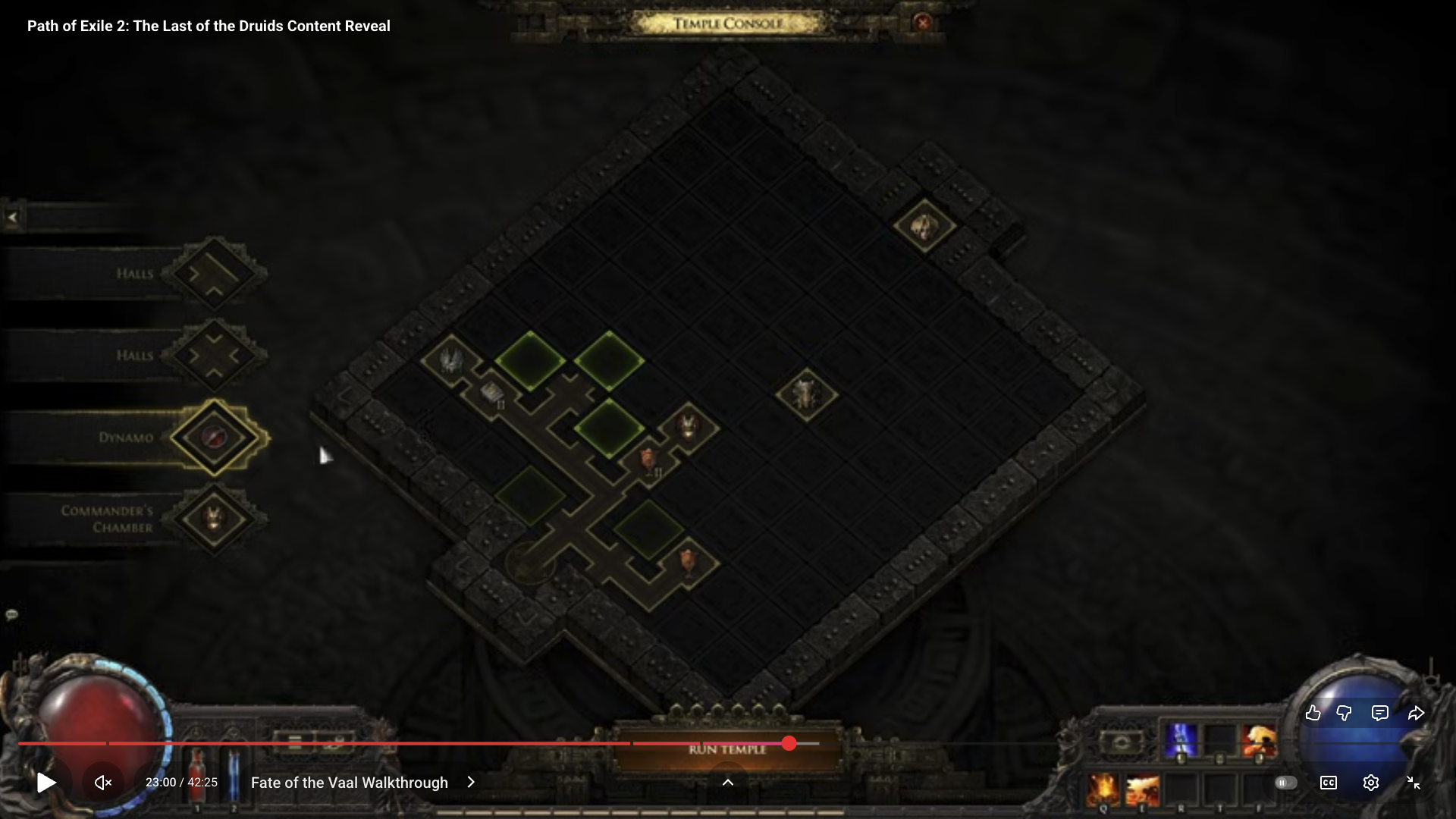
Task: Click the Run Temple button
Action: click(x=727, y=749)
